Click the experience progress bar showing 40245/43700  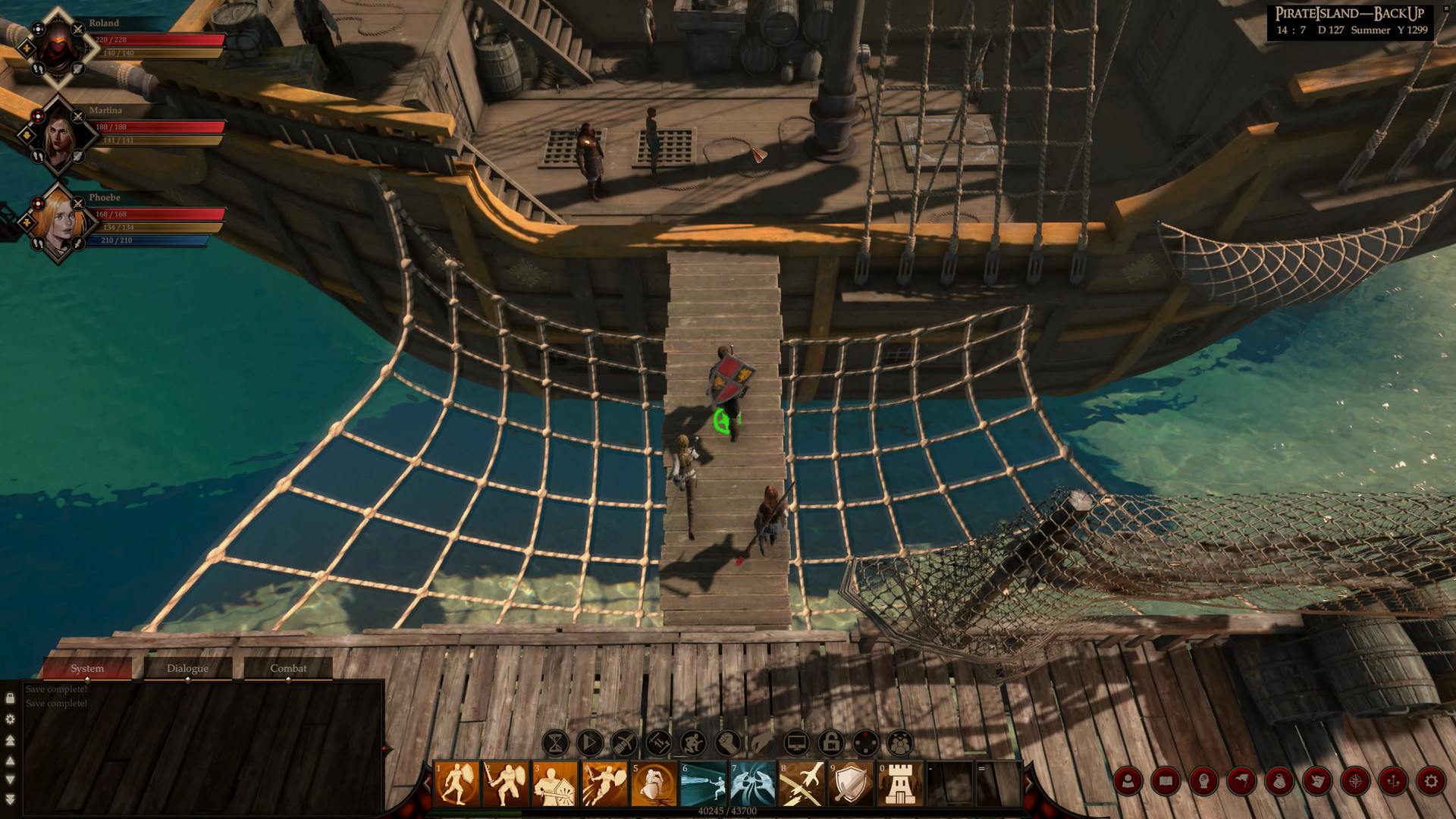point(728,809)
